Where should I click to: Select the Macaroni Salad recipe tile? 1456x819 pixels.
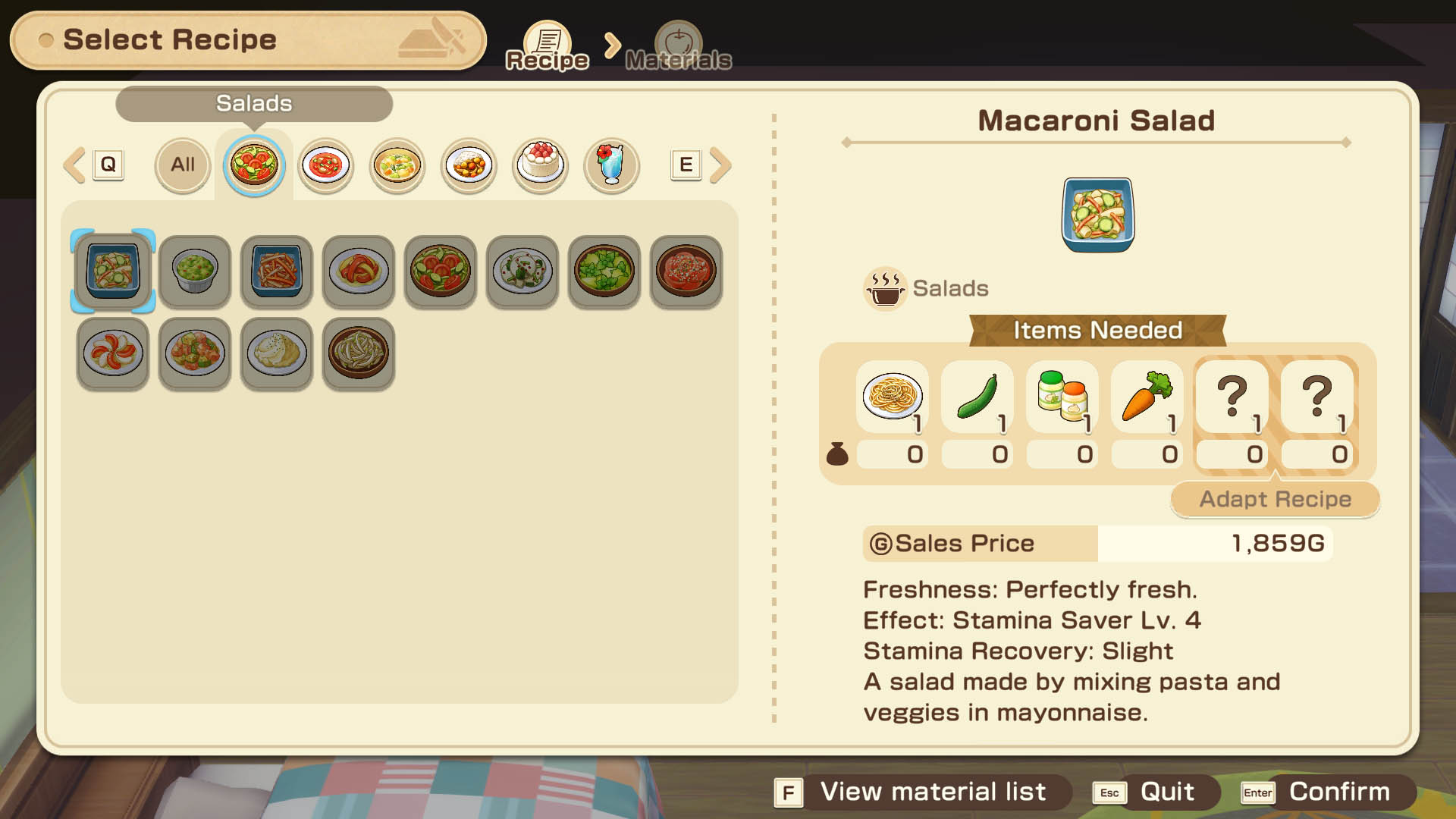[x=113, y=271]
